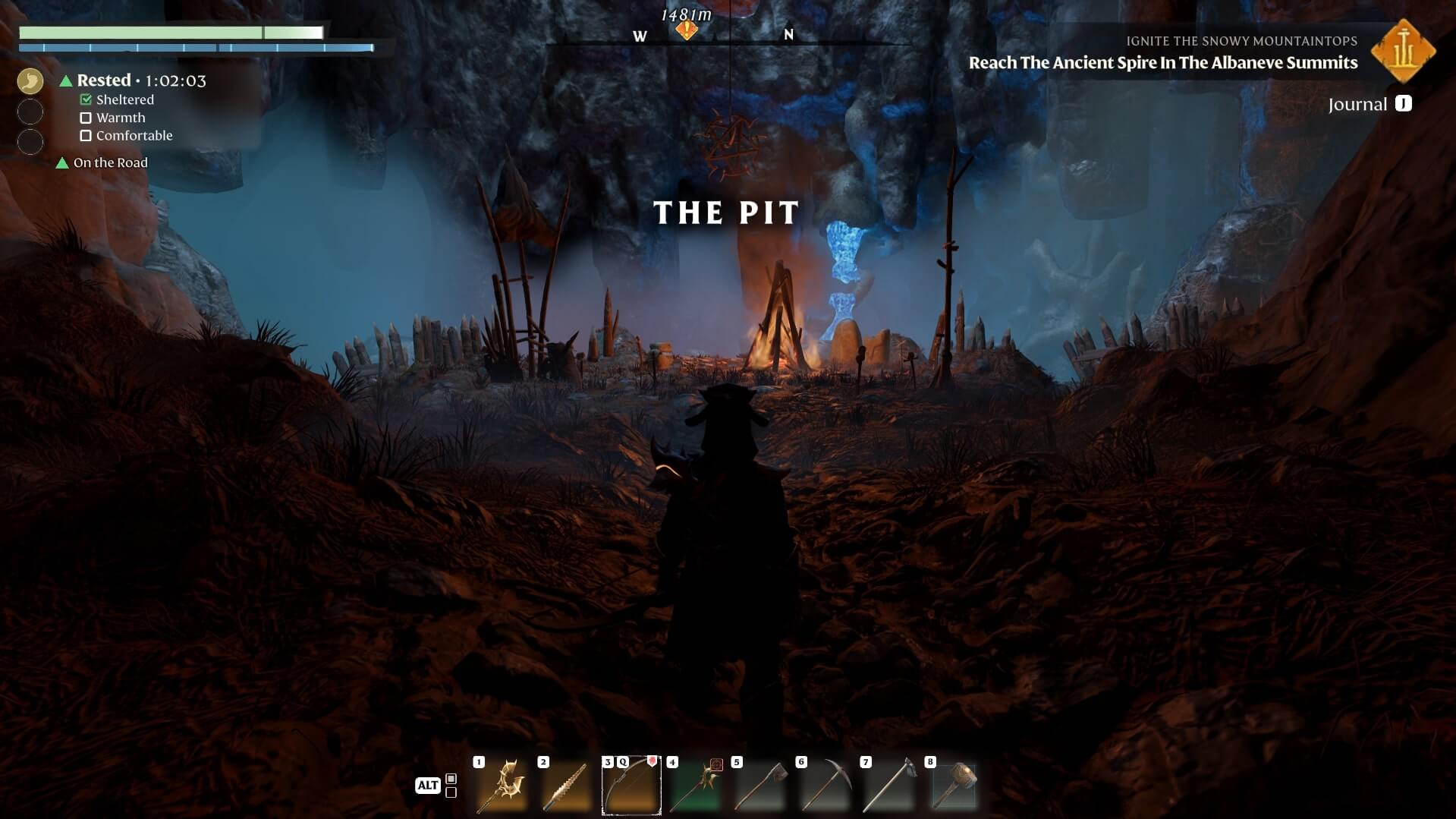Screen dimensions: 1456x819
Task: Open the quest tracker's orange spire emblem
Action: [x=1403, y=52]
